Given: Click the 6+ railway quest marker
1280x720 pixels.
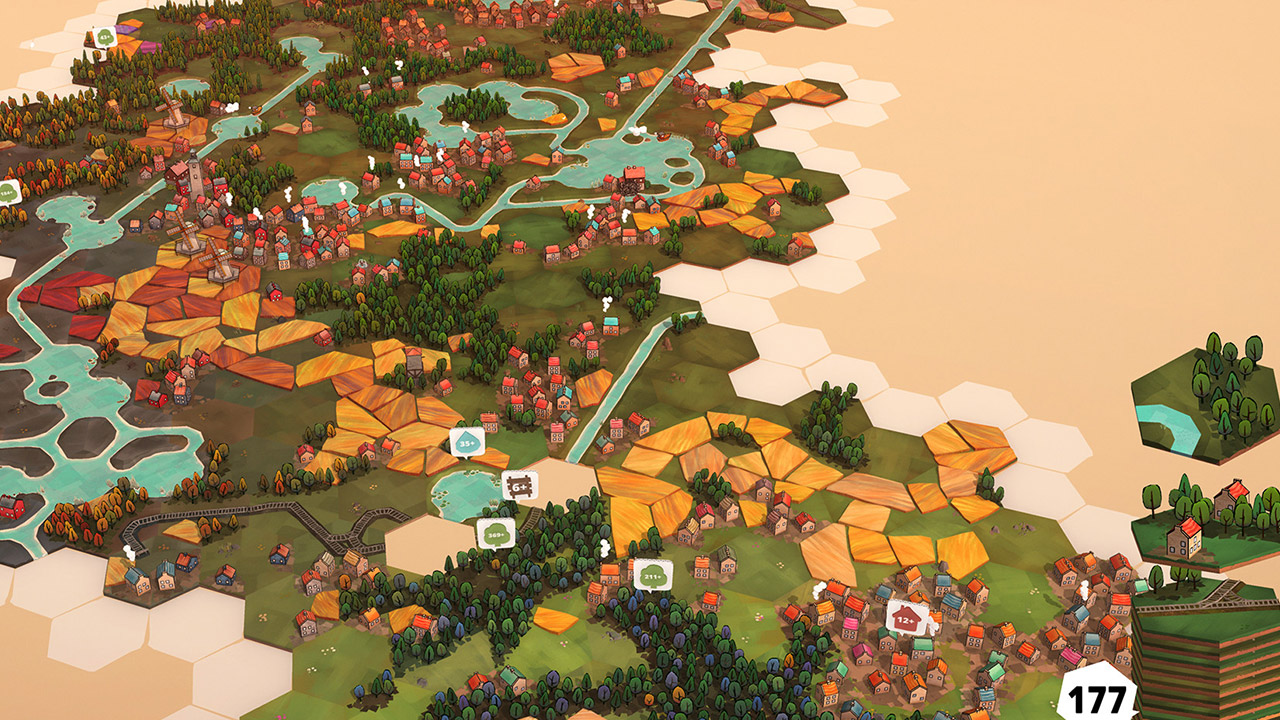Looking at the screenshot, I should click(x=519, y=486).
